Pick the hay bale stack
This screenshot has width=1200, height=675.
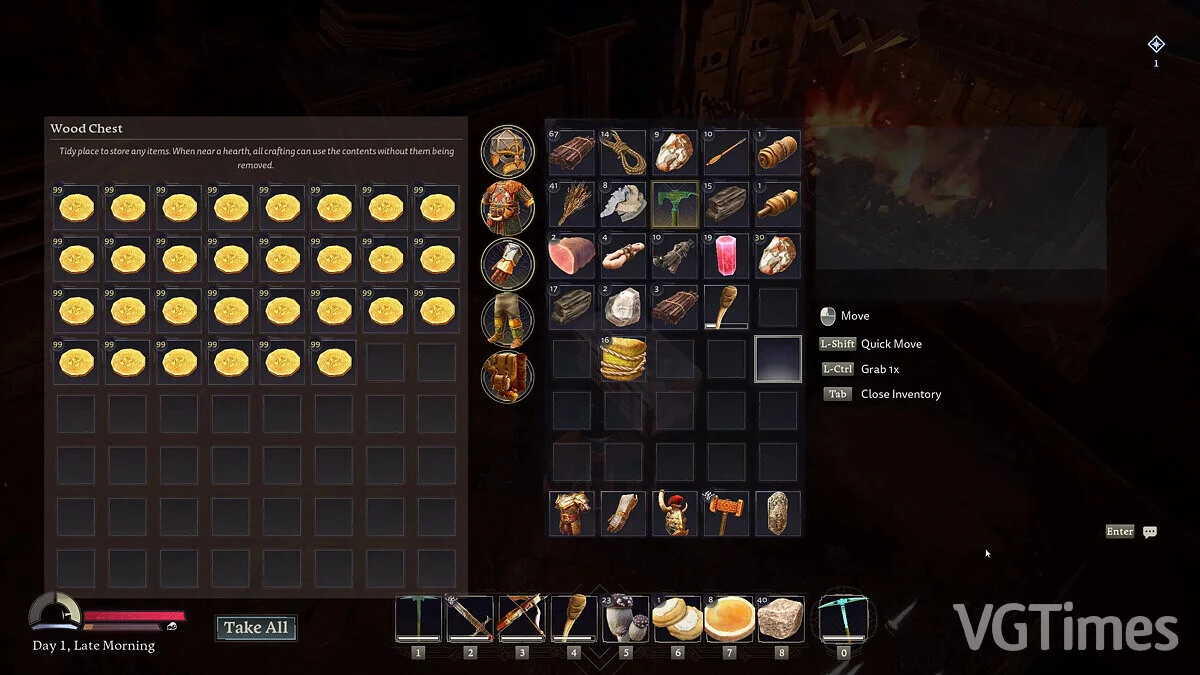coord(624,359)
